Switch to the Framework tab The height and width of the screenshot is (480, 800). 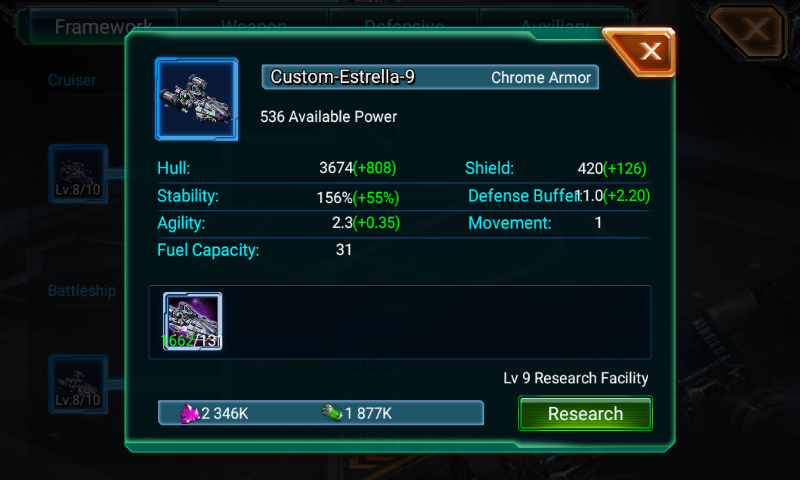103,26
